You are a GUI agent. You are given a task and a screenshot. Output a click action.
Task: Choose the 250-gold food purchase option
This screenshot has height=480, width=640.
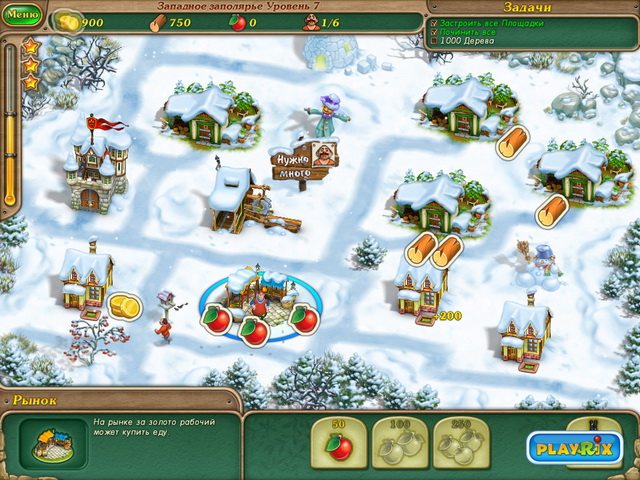[461, 443]
